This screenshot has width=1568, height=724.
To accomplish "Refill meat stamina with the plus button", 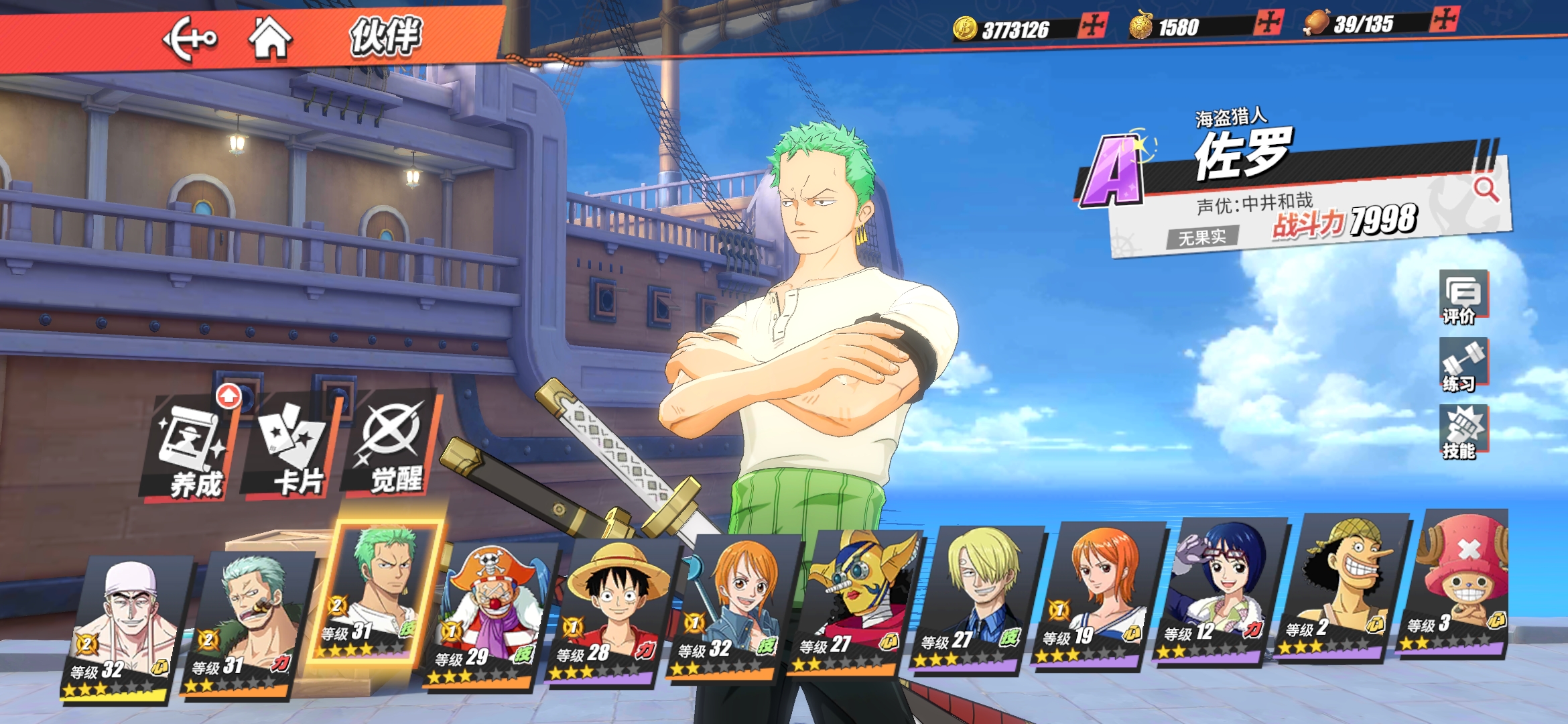I will [1444, 19].
